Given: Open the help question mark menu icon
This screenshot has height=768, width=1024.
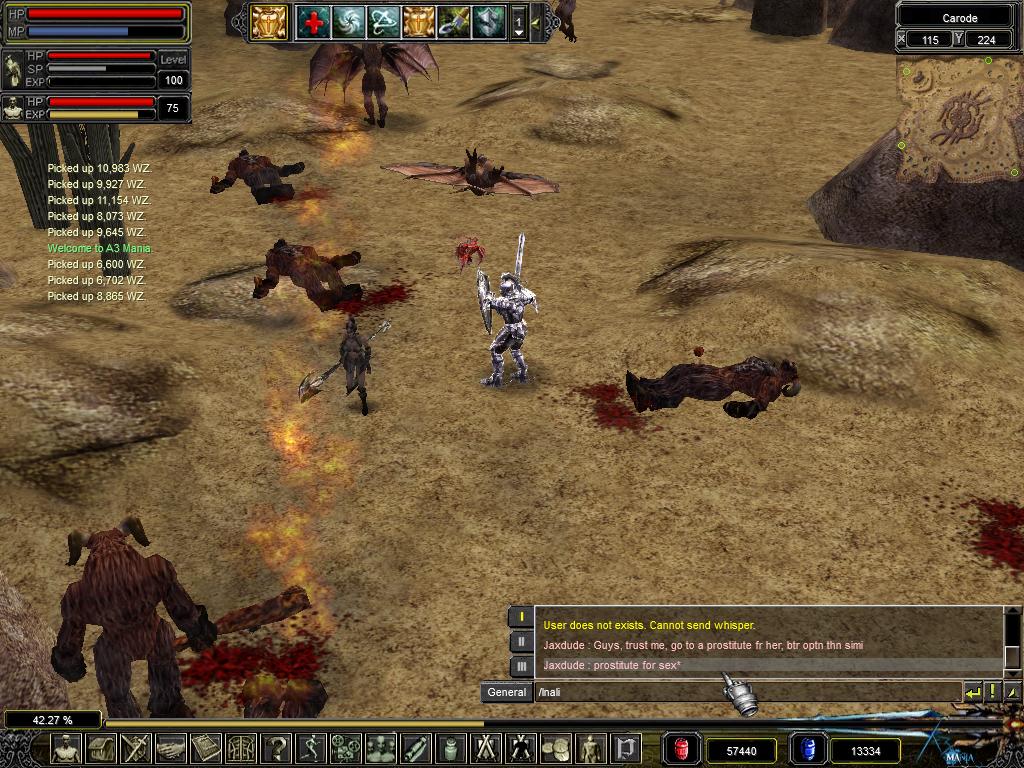Looking at the screenshot, I should coord(277,747).
